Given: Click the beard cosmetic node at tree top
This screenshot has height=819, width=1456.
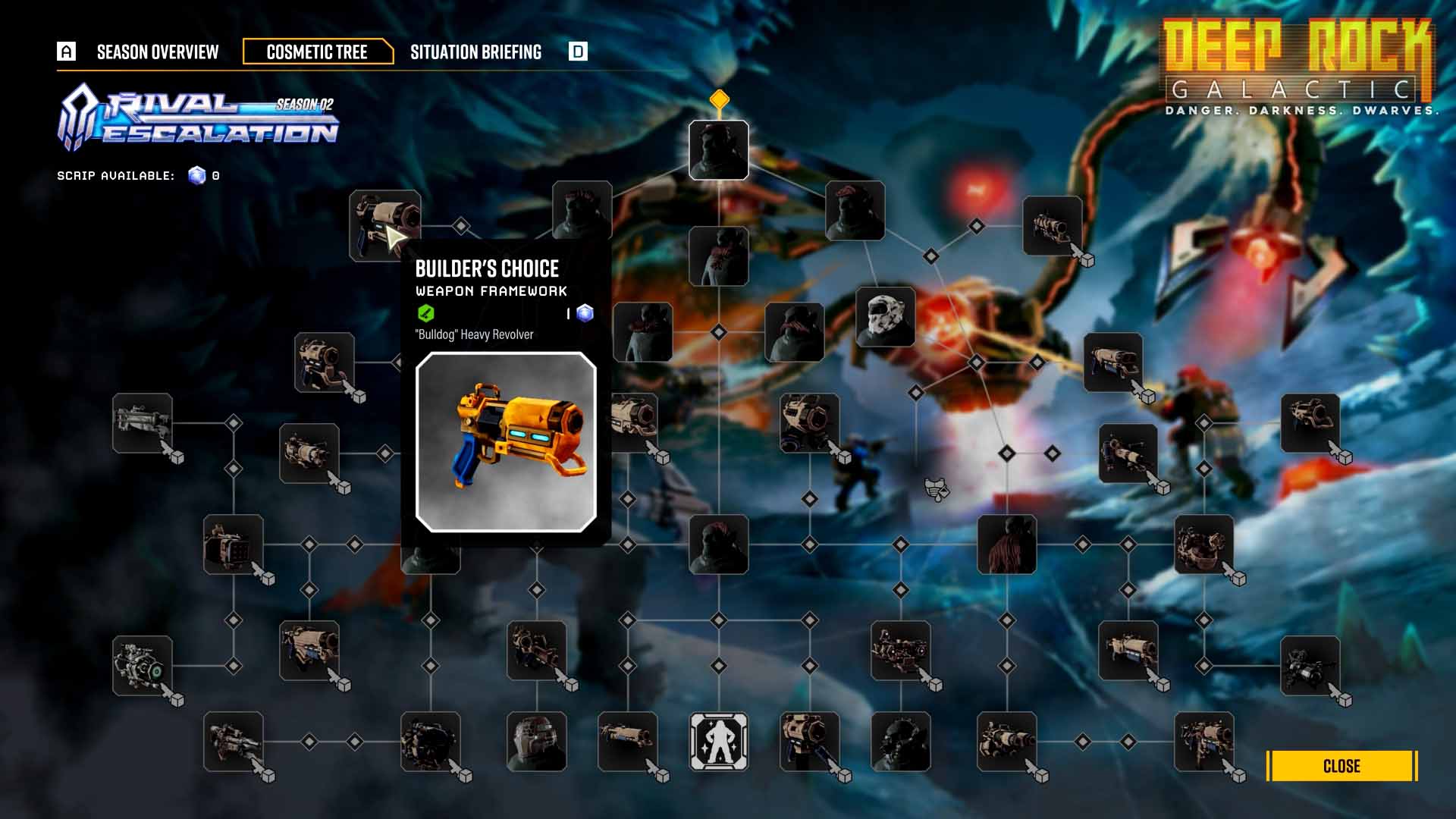Looking at the screenshot, I should point(717,149).
